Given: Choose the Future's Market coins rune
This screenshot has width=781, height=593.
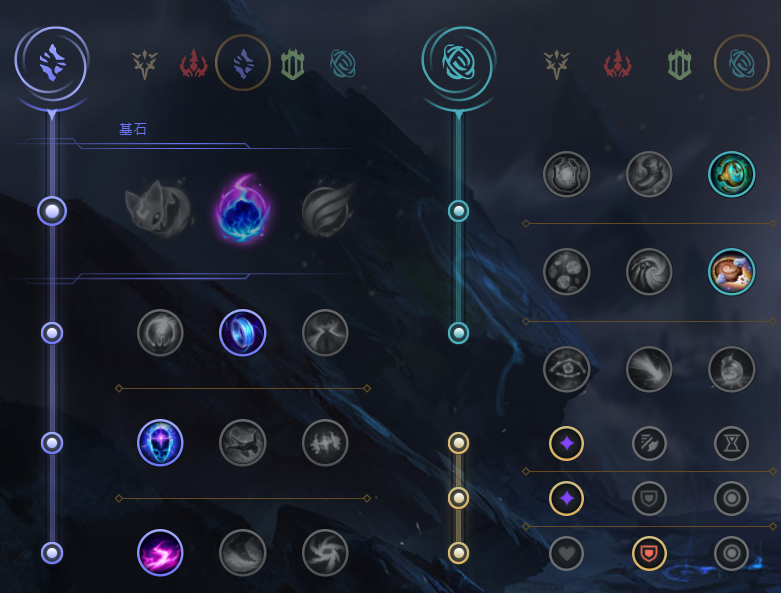Looking at the screenshot, I should pyautogui.click(x=567, y=272).
